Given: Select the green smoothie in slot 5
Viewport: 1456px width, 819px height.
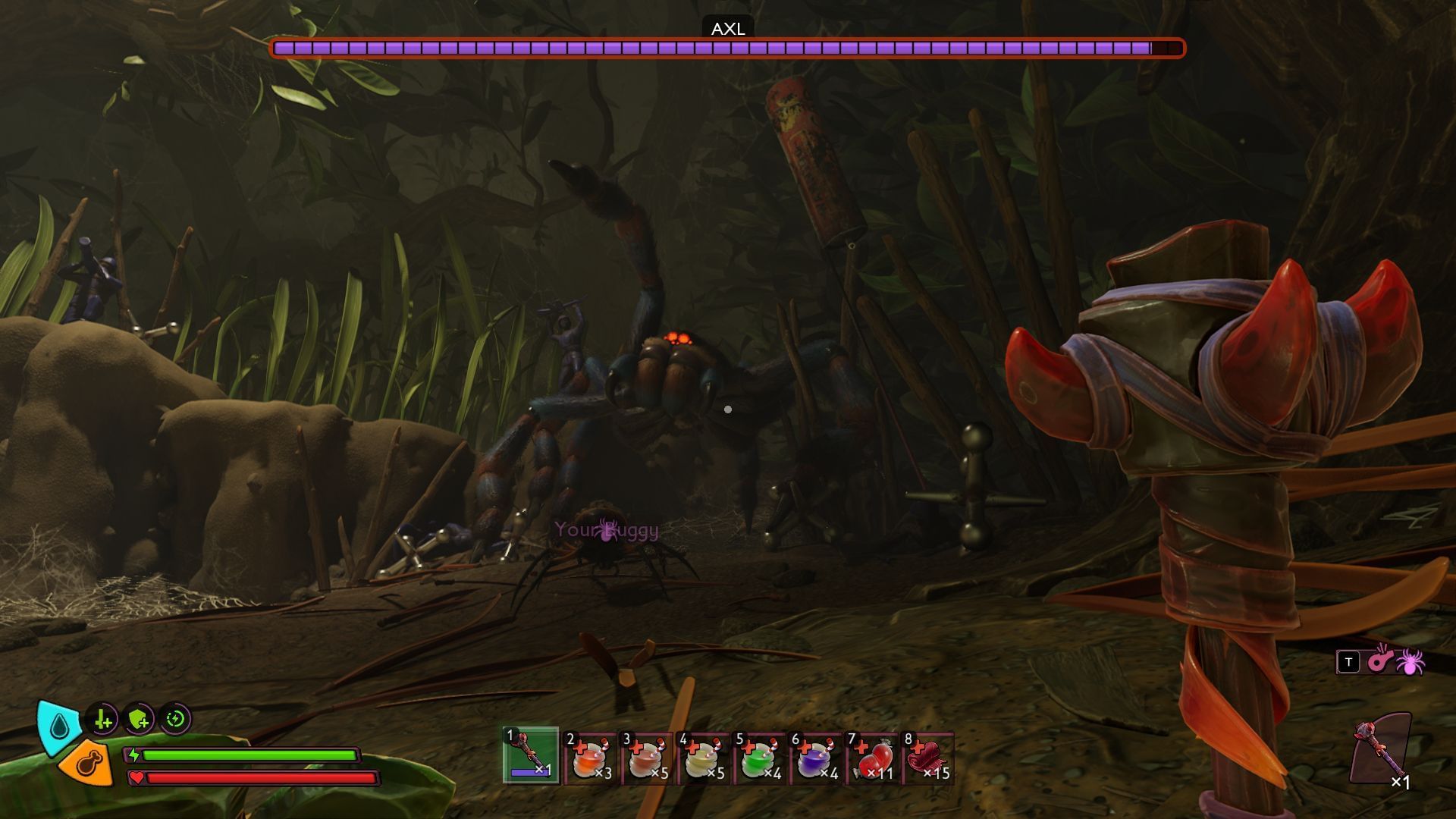Looking at the screenshot, I should pos(759,757).
